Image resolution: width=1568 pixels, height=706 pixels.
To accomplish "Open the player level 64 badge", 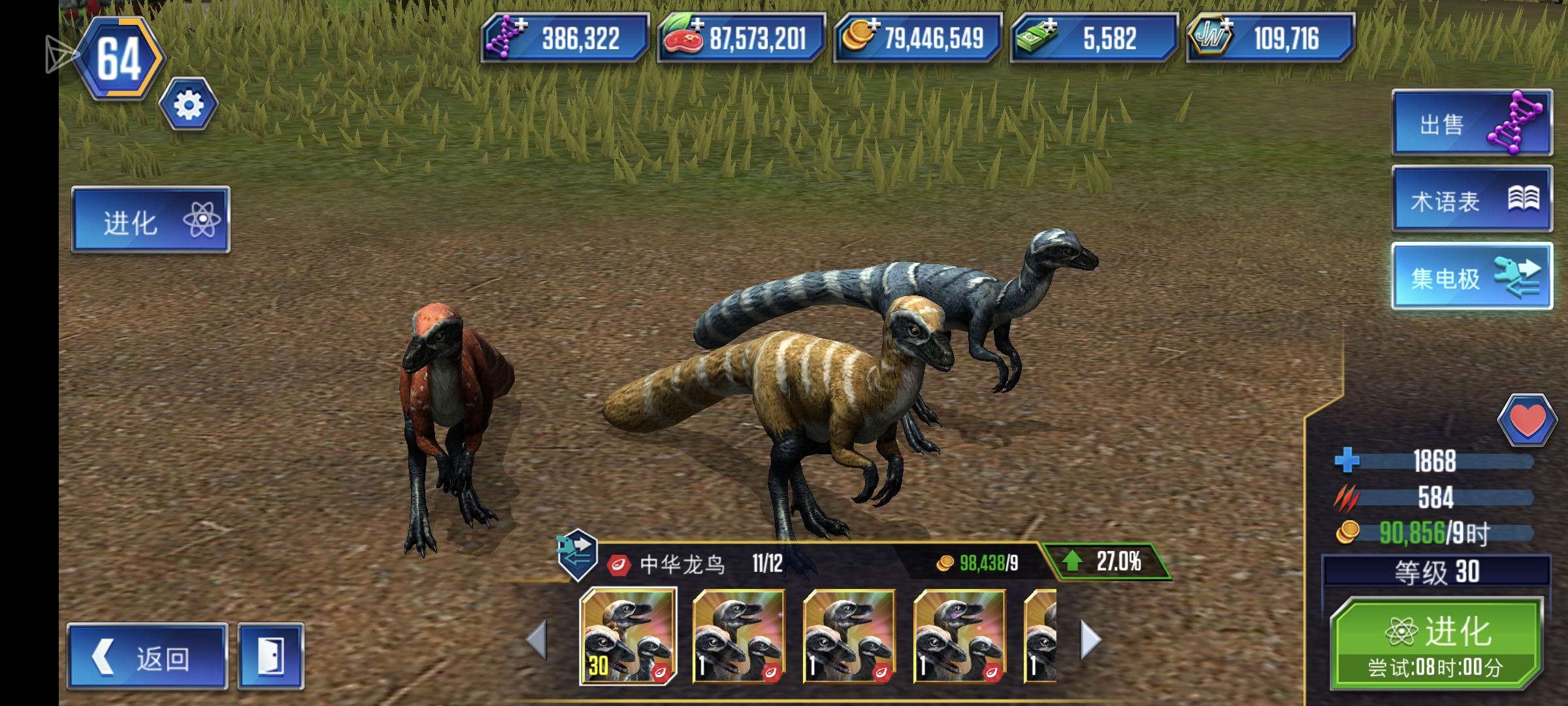I will [x=120, y=59].
